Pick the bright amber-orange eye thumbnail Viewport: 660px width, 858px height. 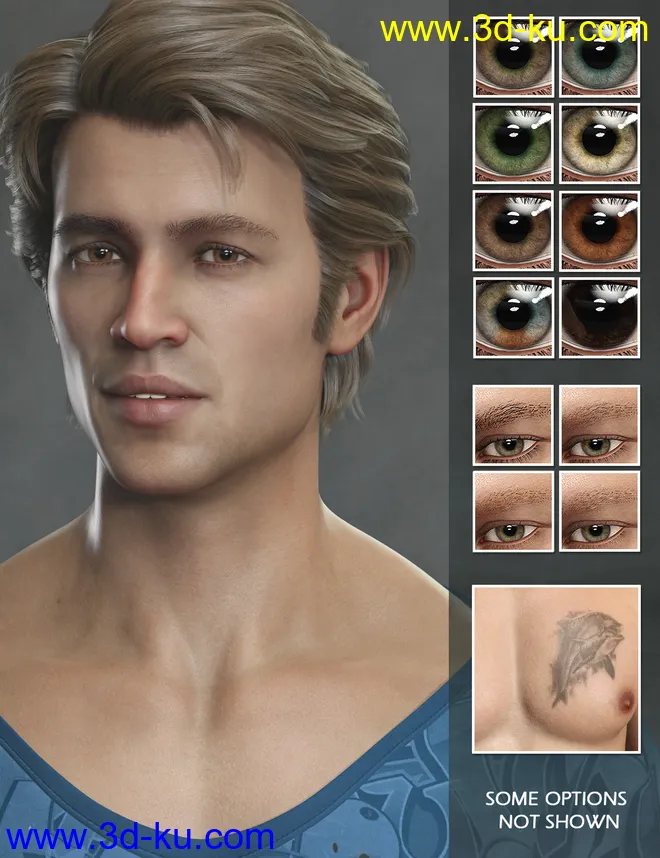(x=599, y=230)
